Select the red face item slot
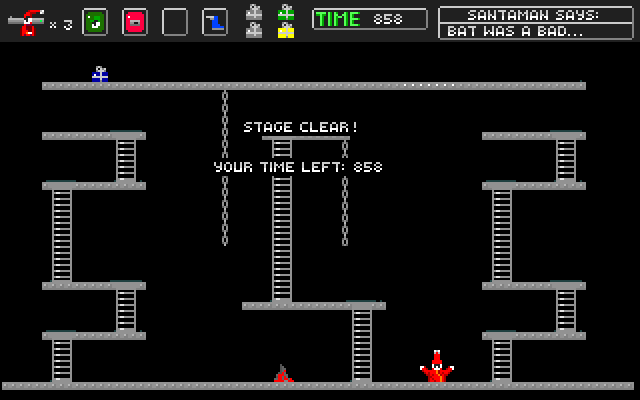 135,21
